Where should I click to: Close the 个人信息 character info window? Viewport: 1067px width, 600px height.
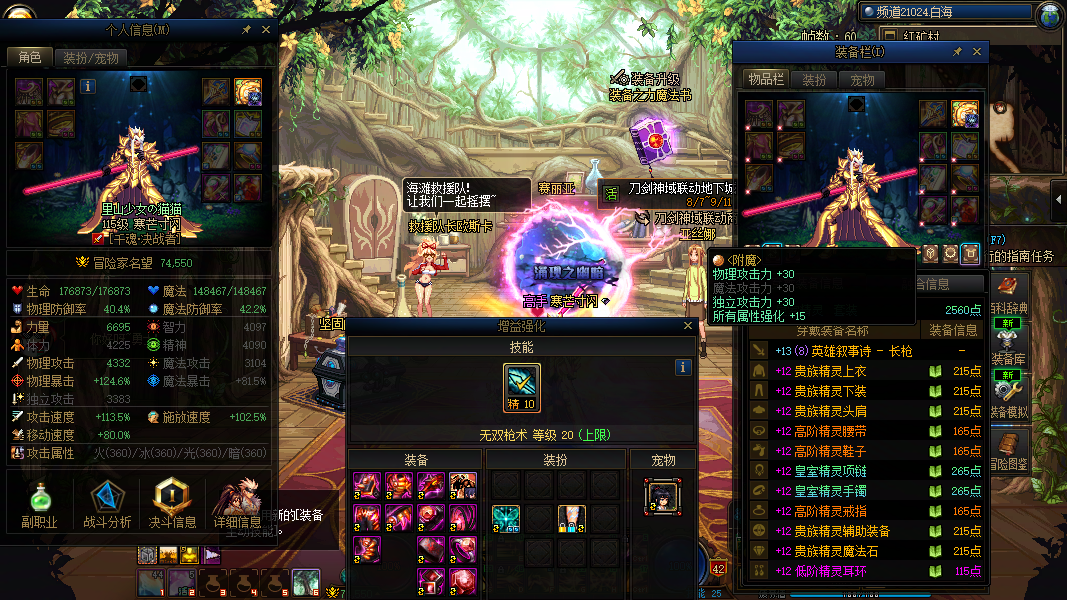(266, 30)
